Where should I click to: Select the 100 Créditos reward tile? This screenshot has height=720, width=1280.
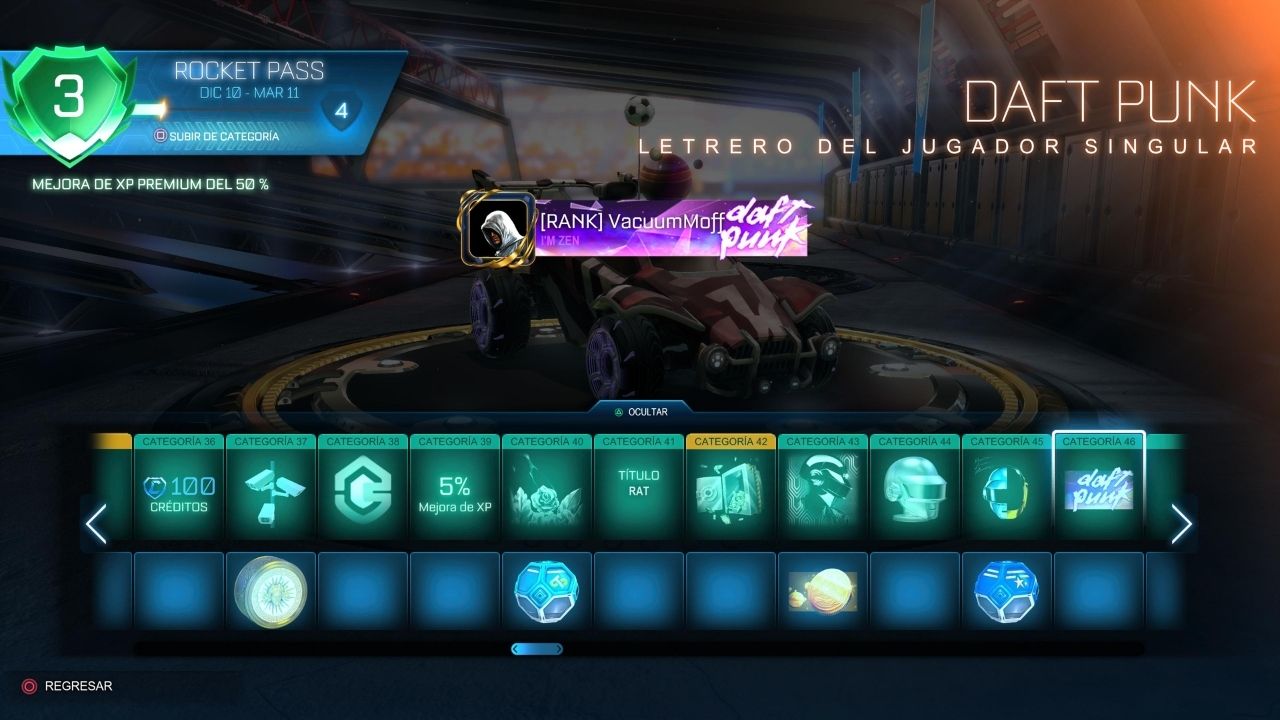(x=179, y=493)
